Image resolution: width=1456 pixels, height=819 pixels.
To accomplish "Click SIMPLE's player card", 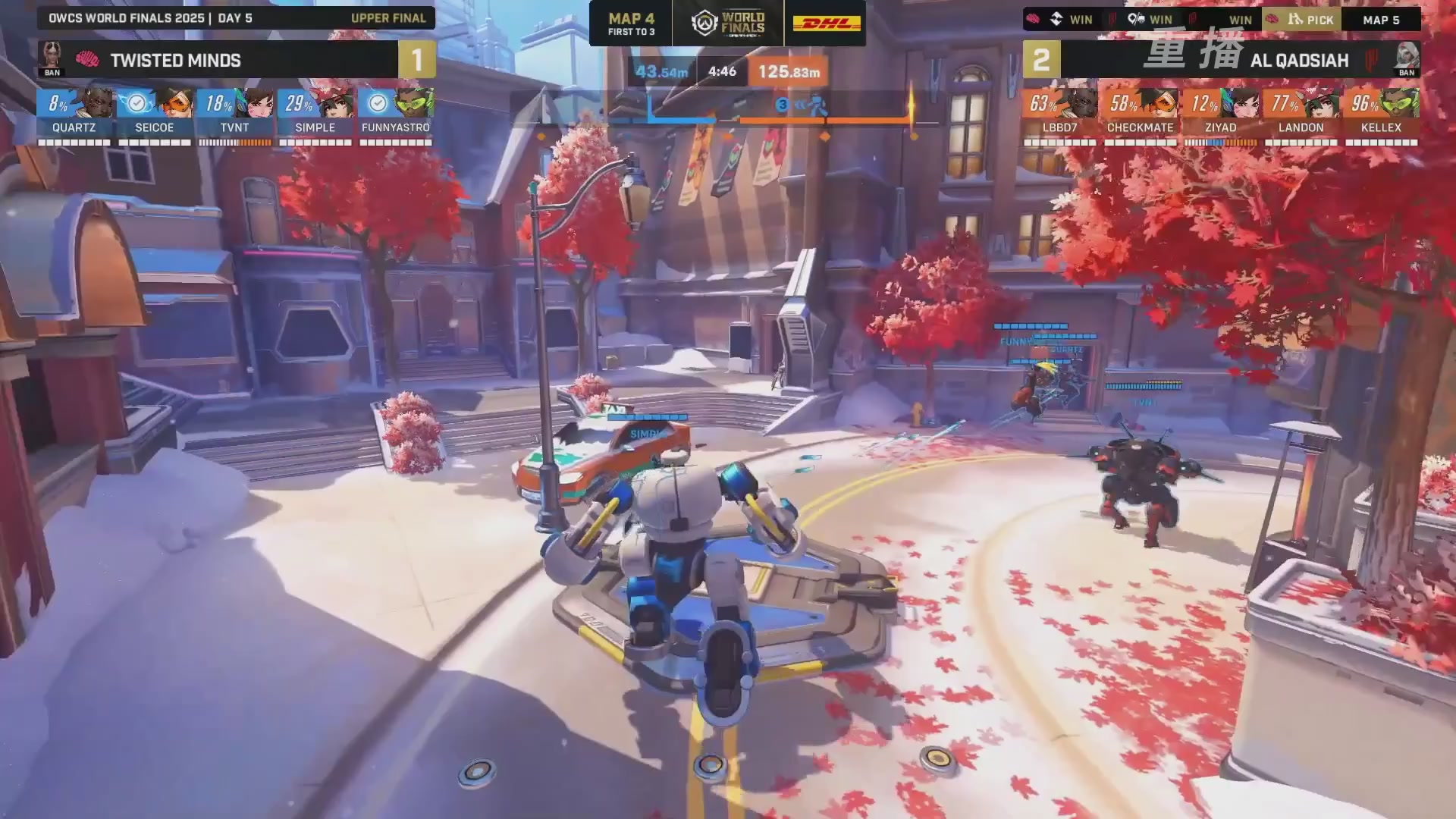I will click(x=315, y=114).
